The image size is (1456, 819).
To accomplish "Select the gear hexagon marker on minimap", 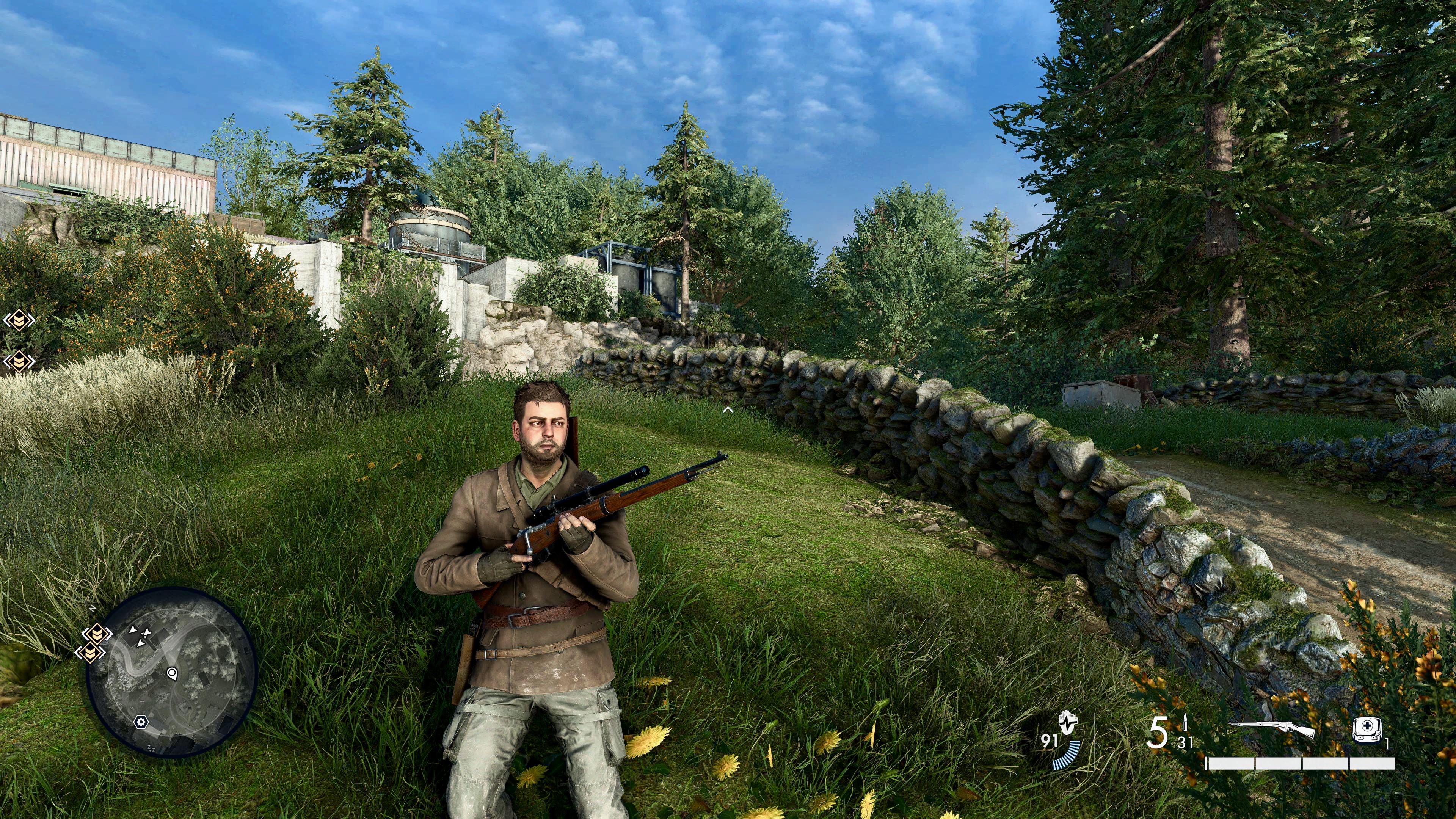I will (141, 722).
